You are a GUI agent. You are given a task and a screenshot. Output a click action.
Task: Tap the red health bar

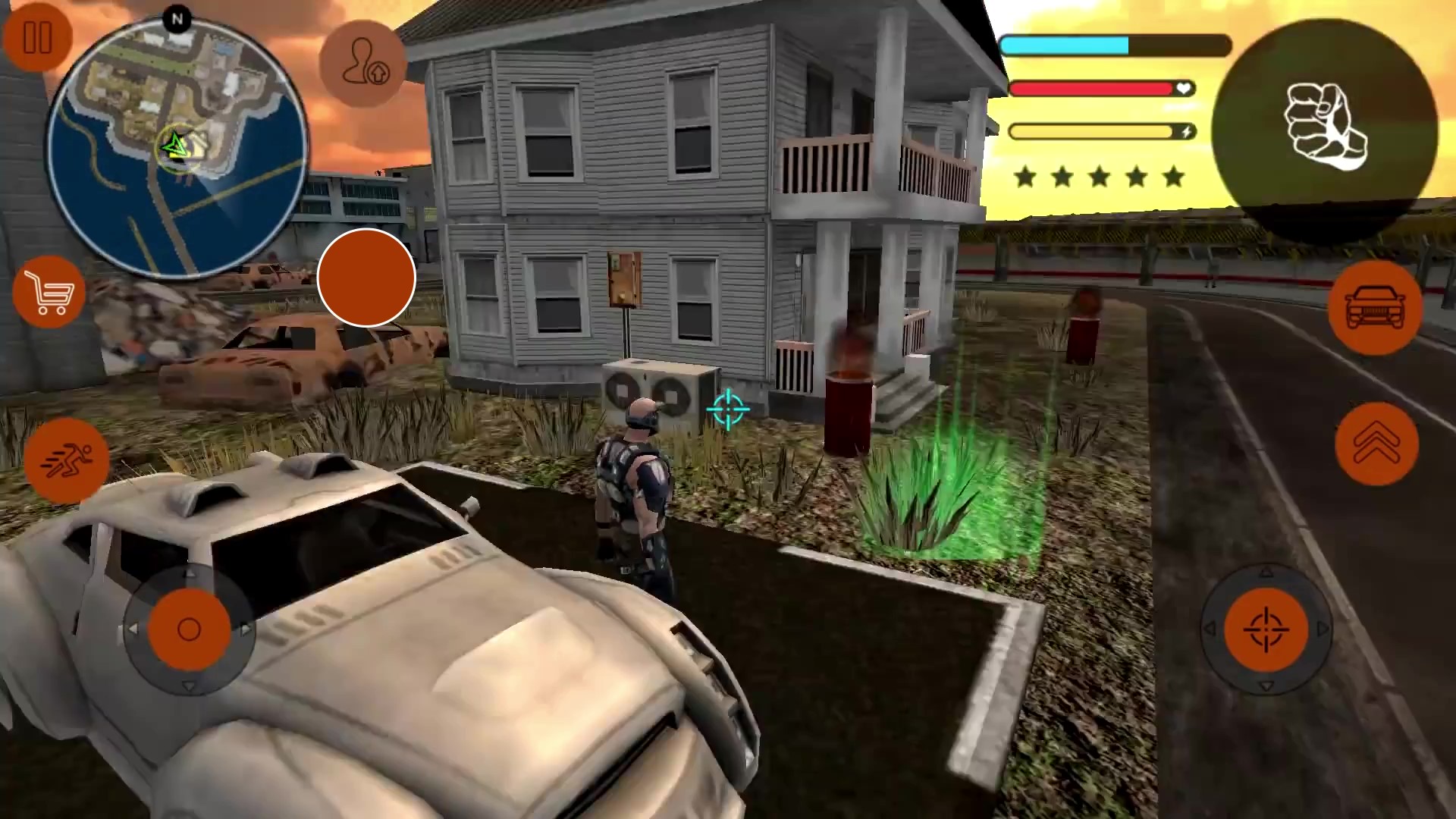coord(1092,89)
